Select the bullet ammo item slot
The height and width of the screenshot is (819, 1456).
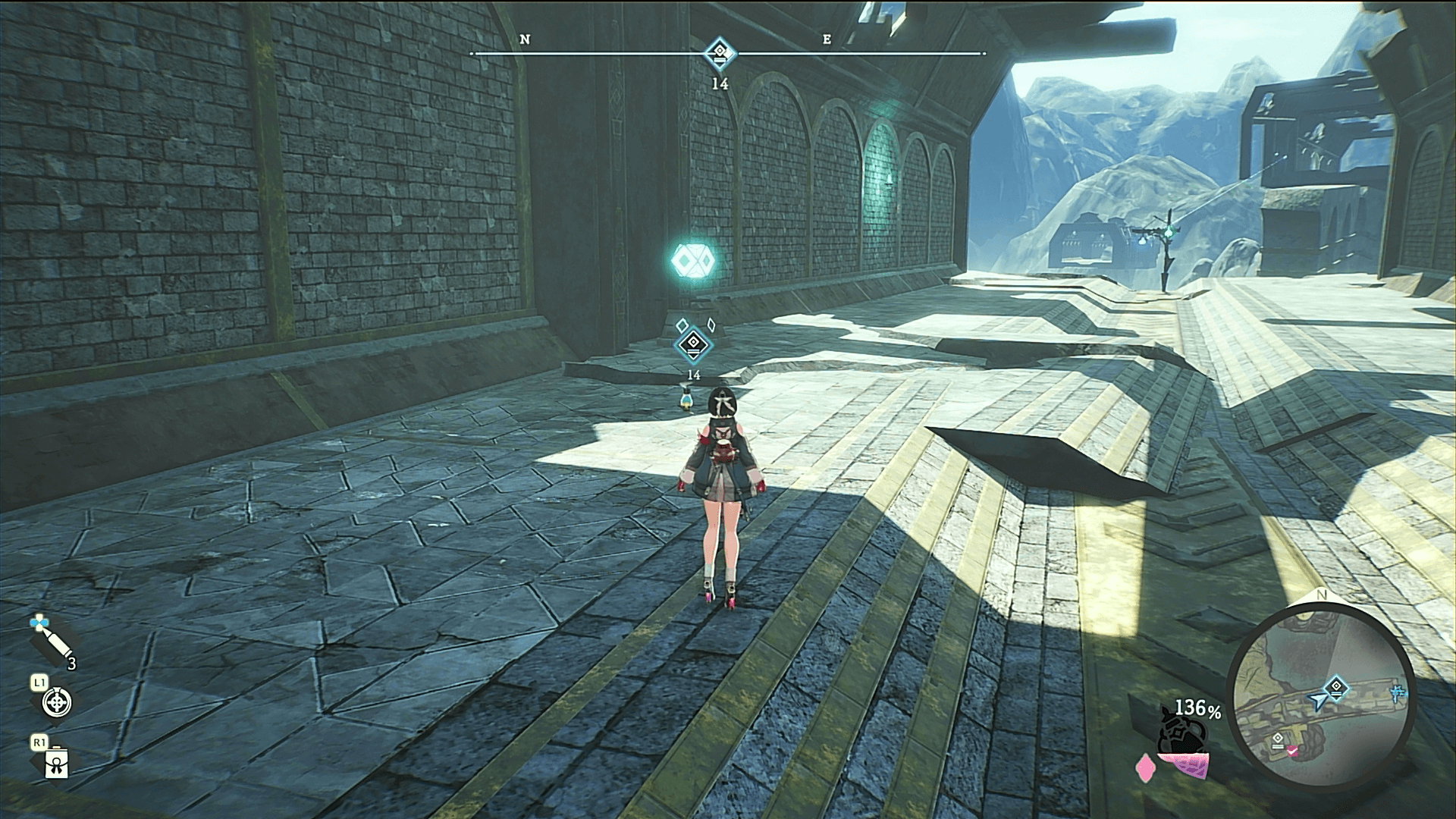coord(52,644)
